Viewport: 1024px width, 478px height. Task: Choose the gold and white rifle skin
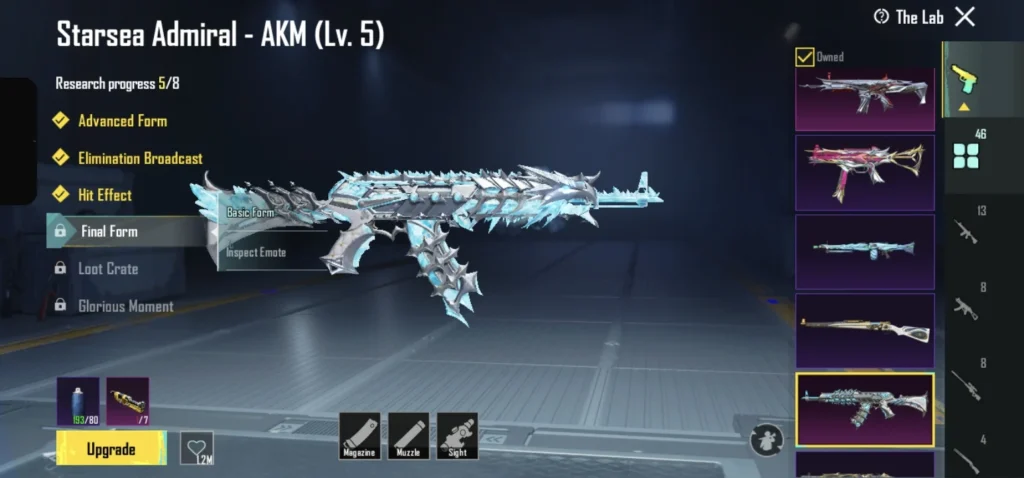click(864, 330)
